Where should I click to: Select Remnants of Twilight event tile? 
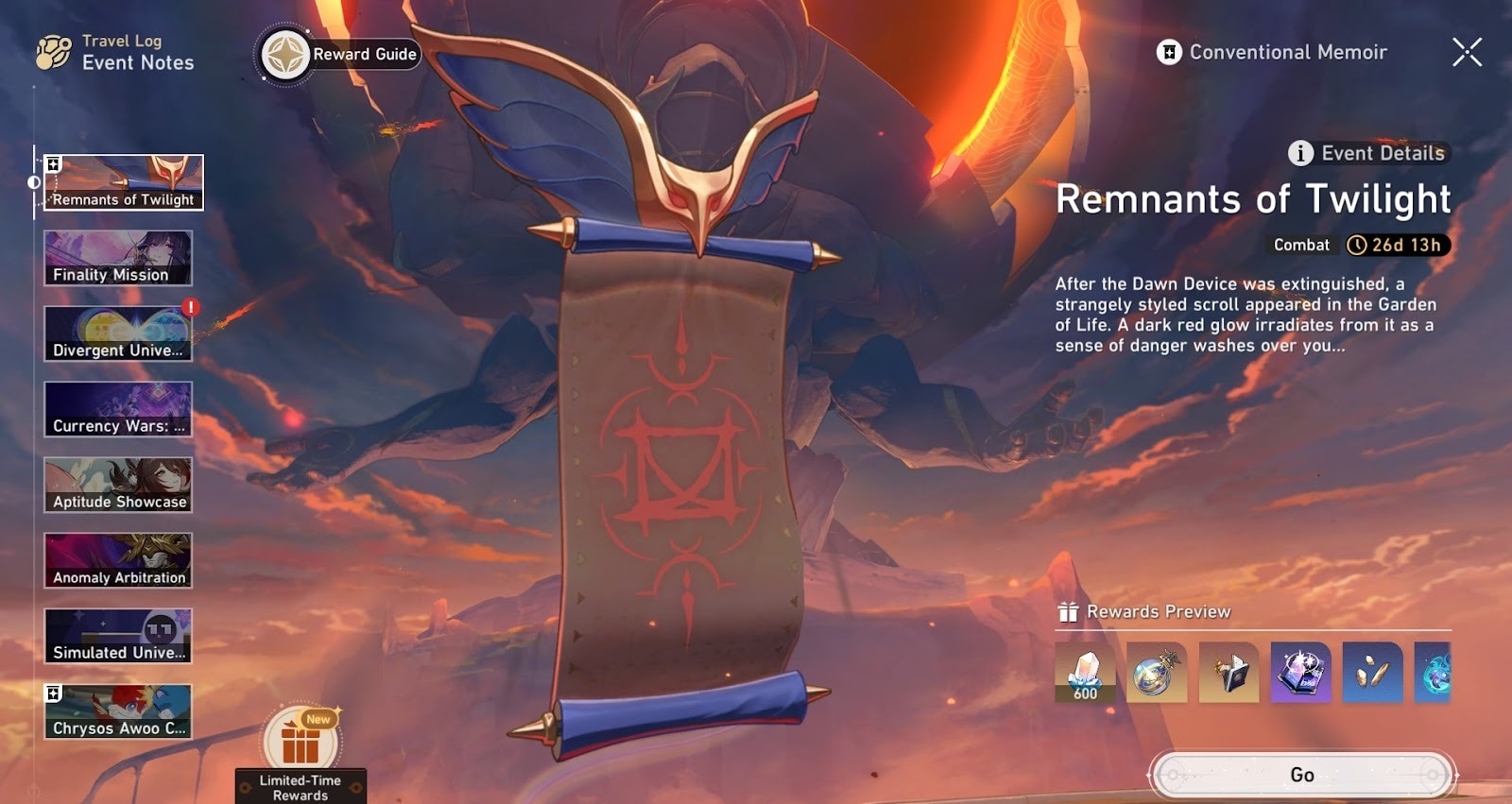(123, 182)
